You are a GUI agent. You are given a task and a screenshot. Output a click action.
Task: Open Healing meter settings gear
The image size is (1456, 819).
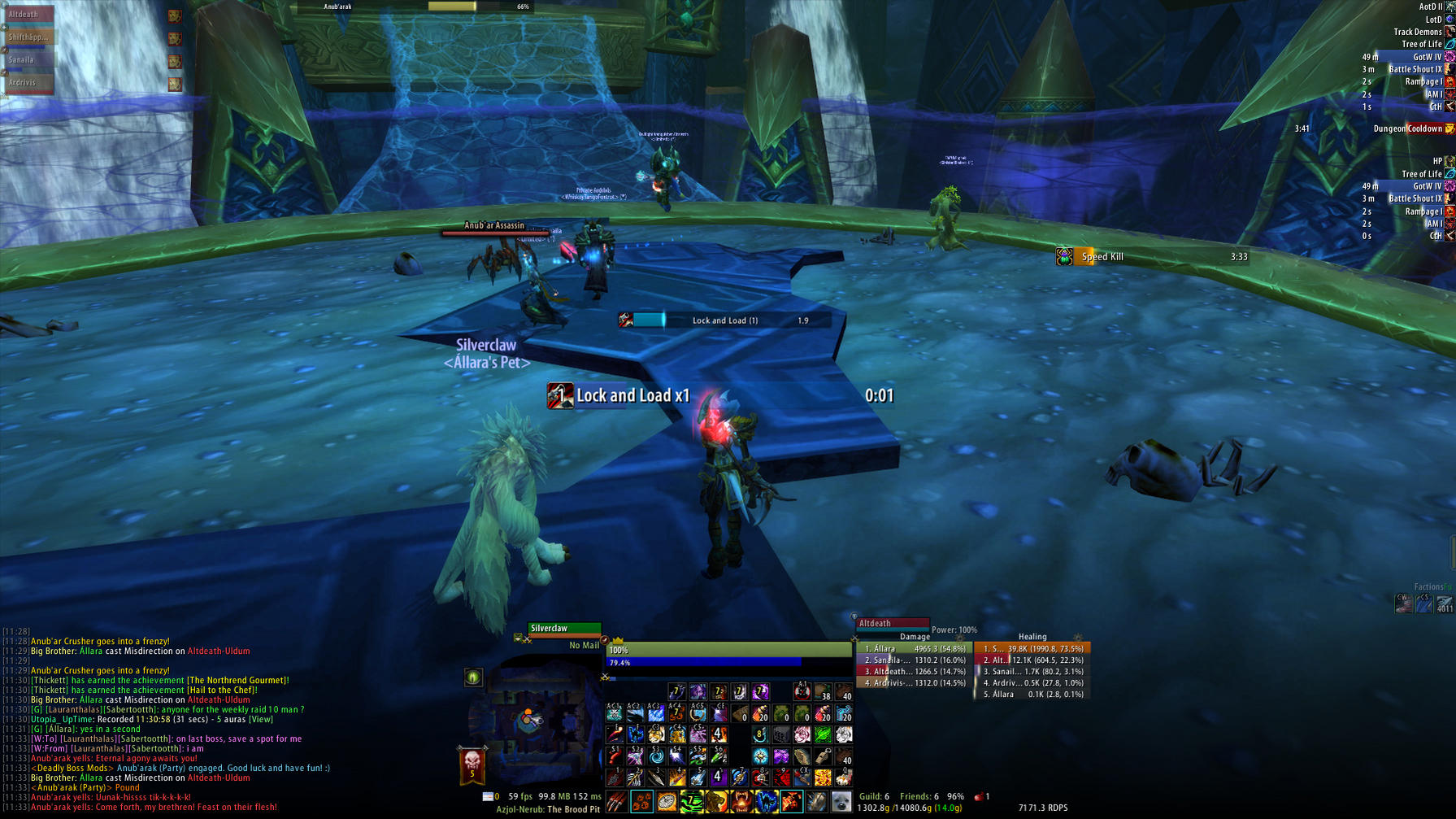point(1078,637)
